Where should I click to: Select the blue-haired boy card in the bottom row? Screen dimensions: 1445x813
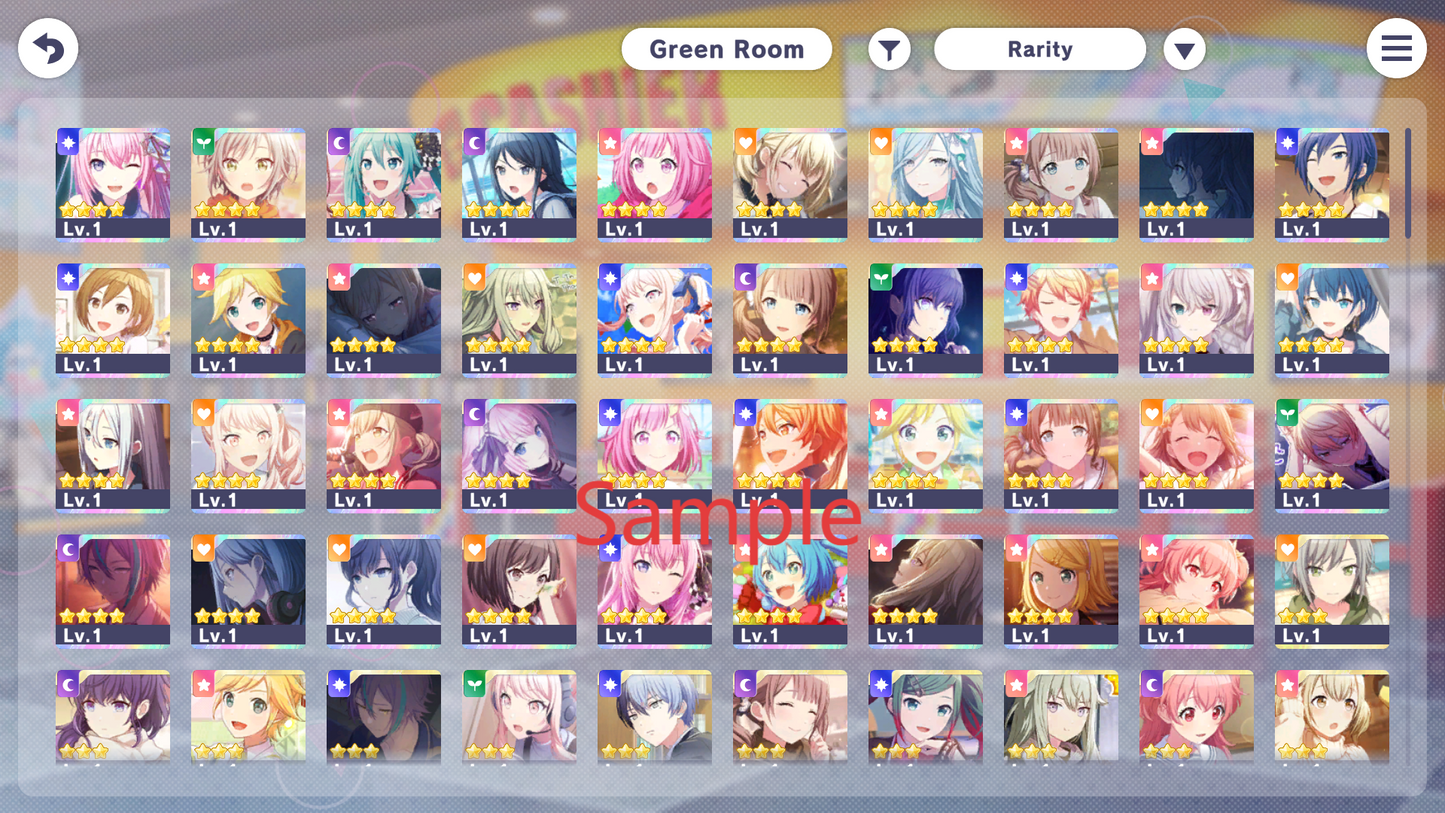(x=655, y=720)
